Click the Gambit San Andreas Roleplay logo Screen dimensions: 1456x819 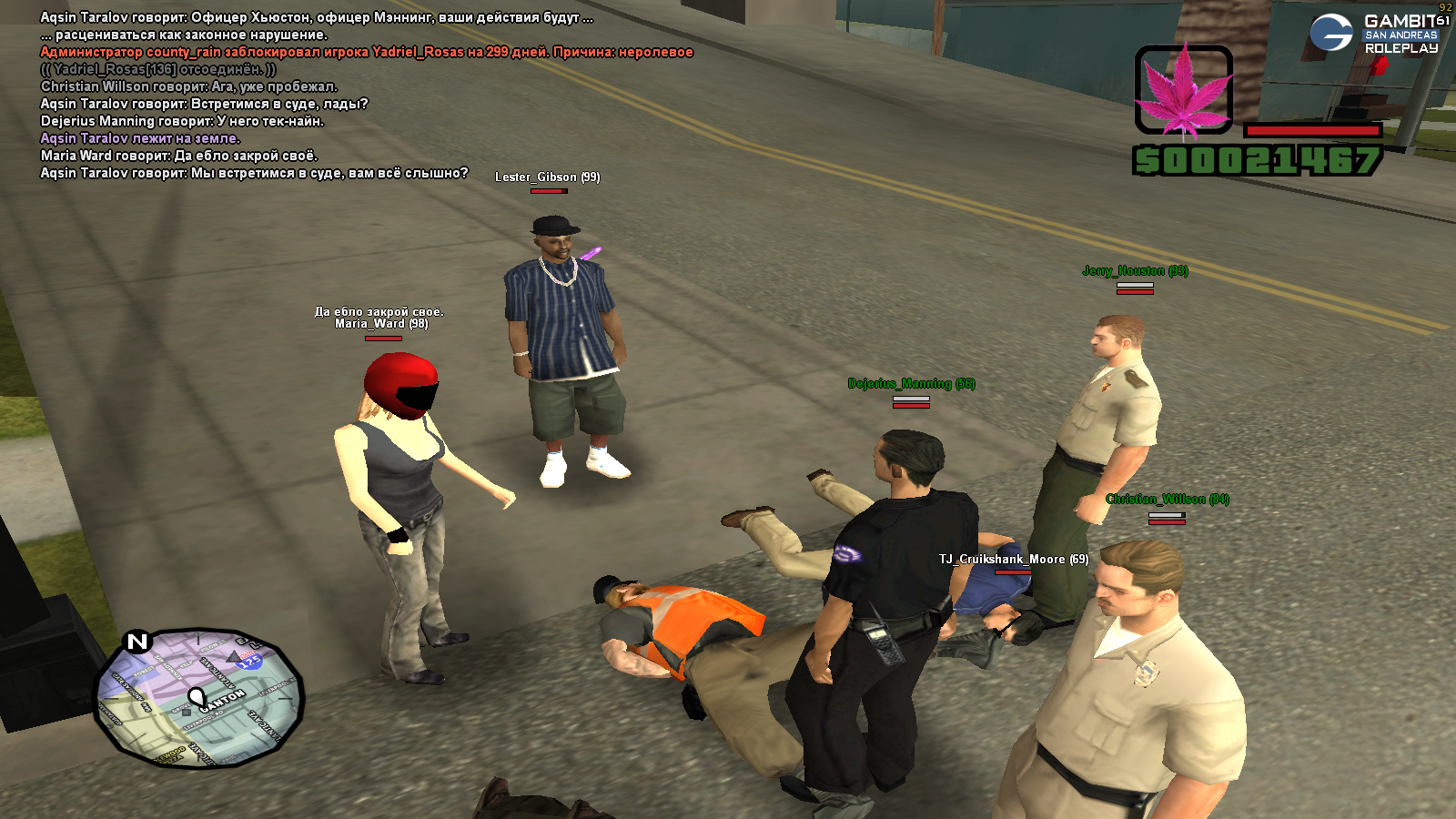pyautogui.click(x=1374, y=34)
